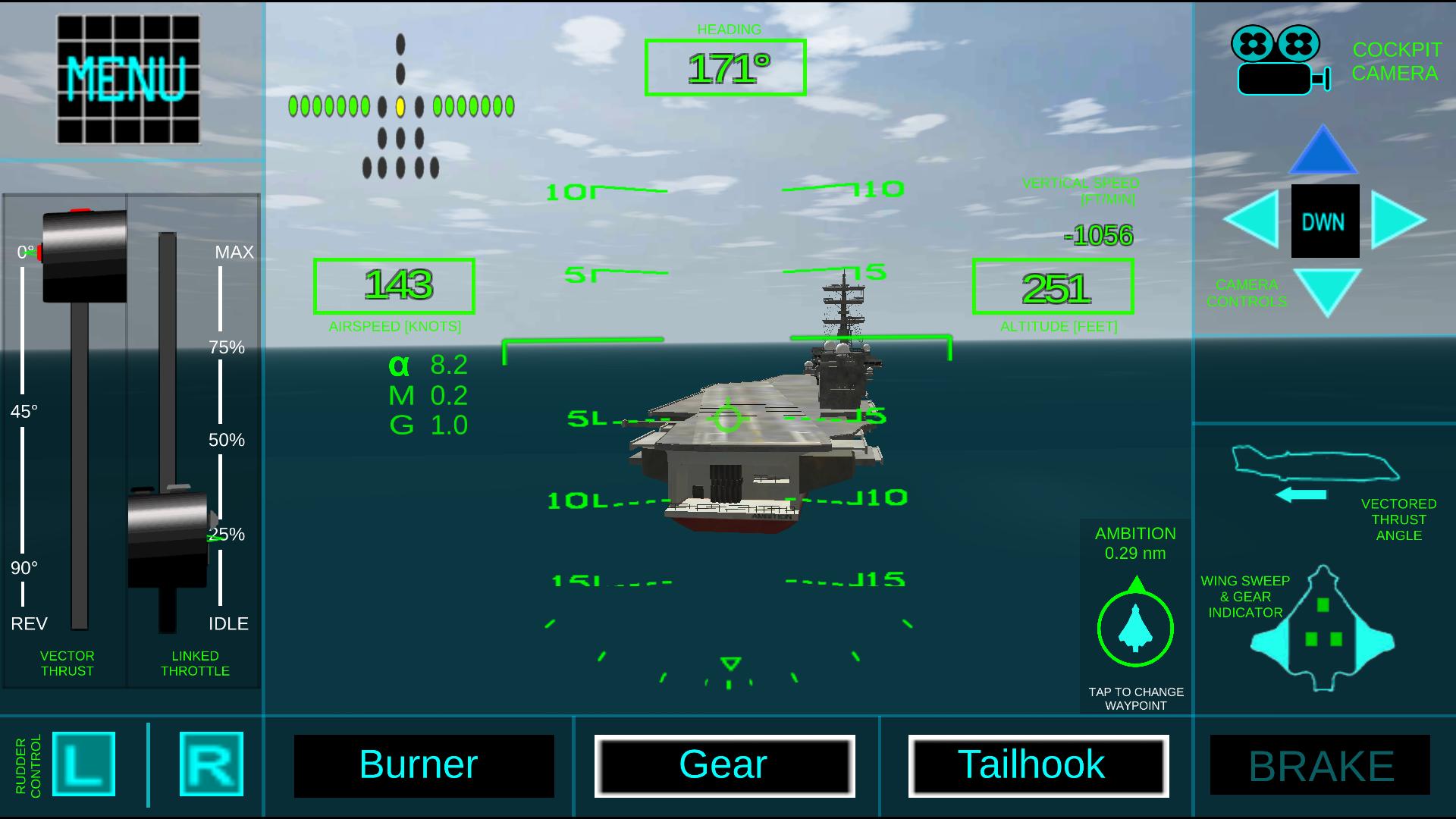Click the vector thrust lever handle
Image resolution: width=1456 pixels, height=819 pixels.
pyautogui.click(x=84, y=256)
